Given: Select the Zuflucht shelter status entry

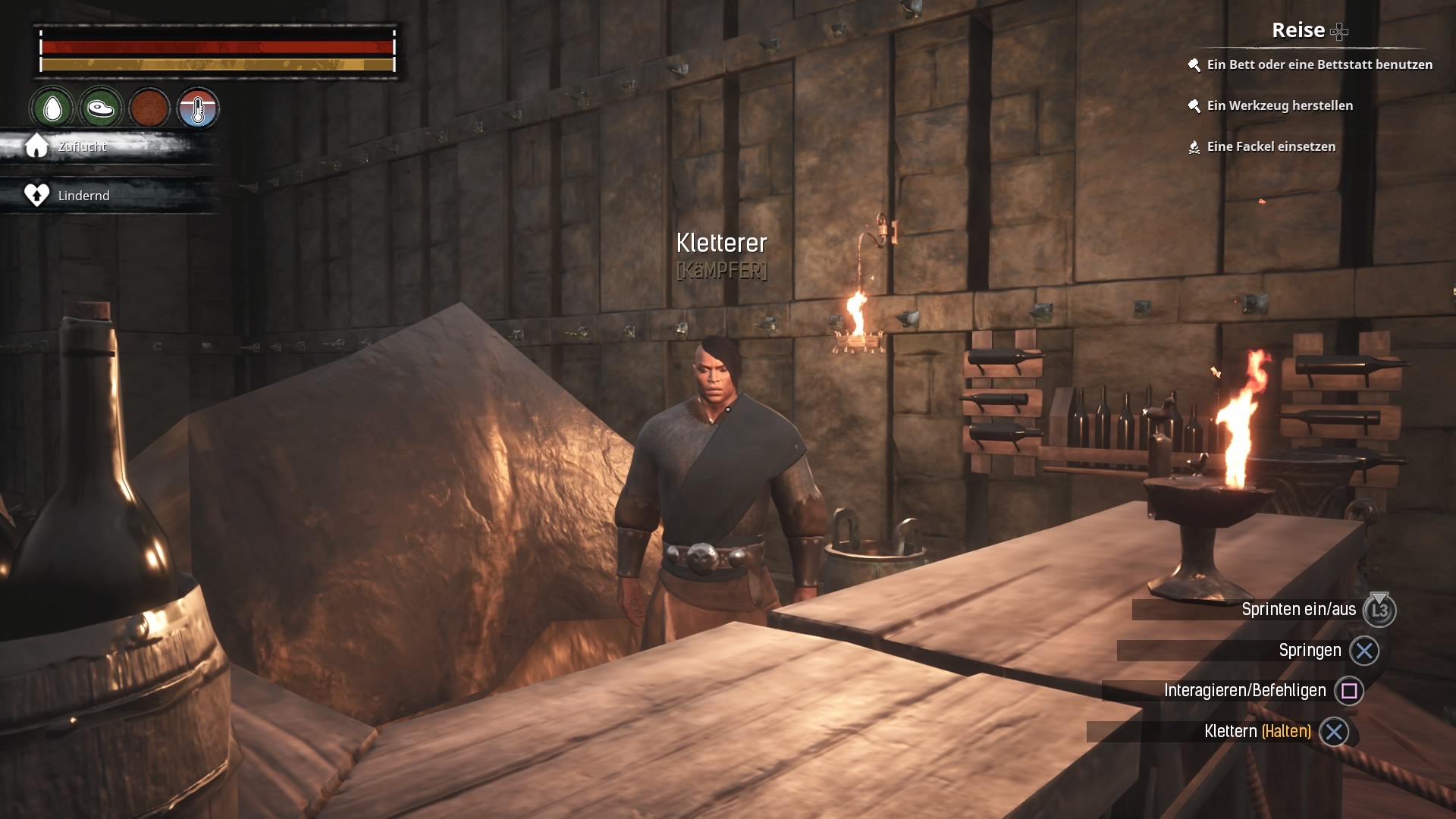Looking at the screenshot, I should tap(82, 146).
